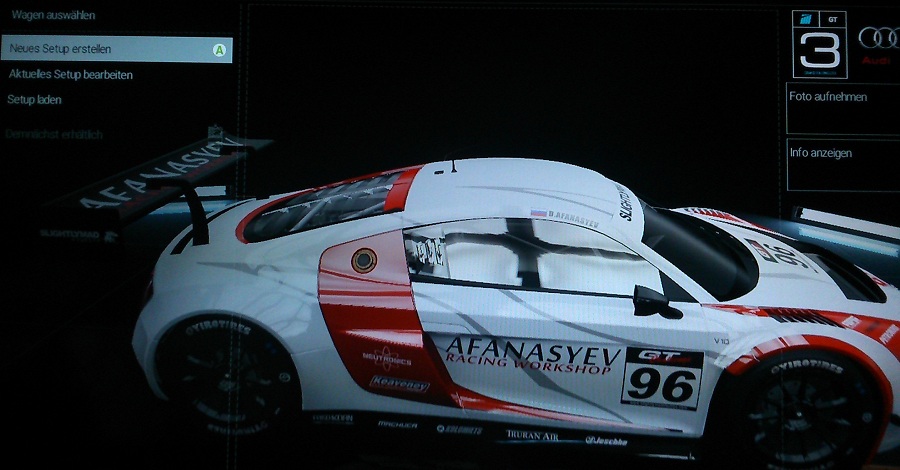Open the 'Setup laden' entry
This screenshot has height=470, width=900.
[x=35, y=100]
